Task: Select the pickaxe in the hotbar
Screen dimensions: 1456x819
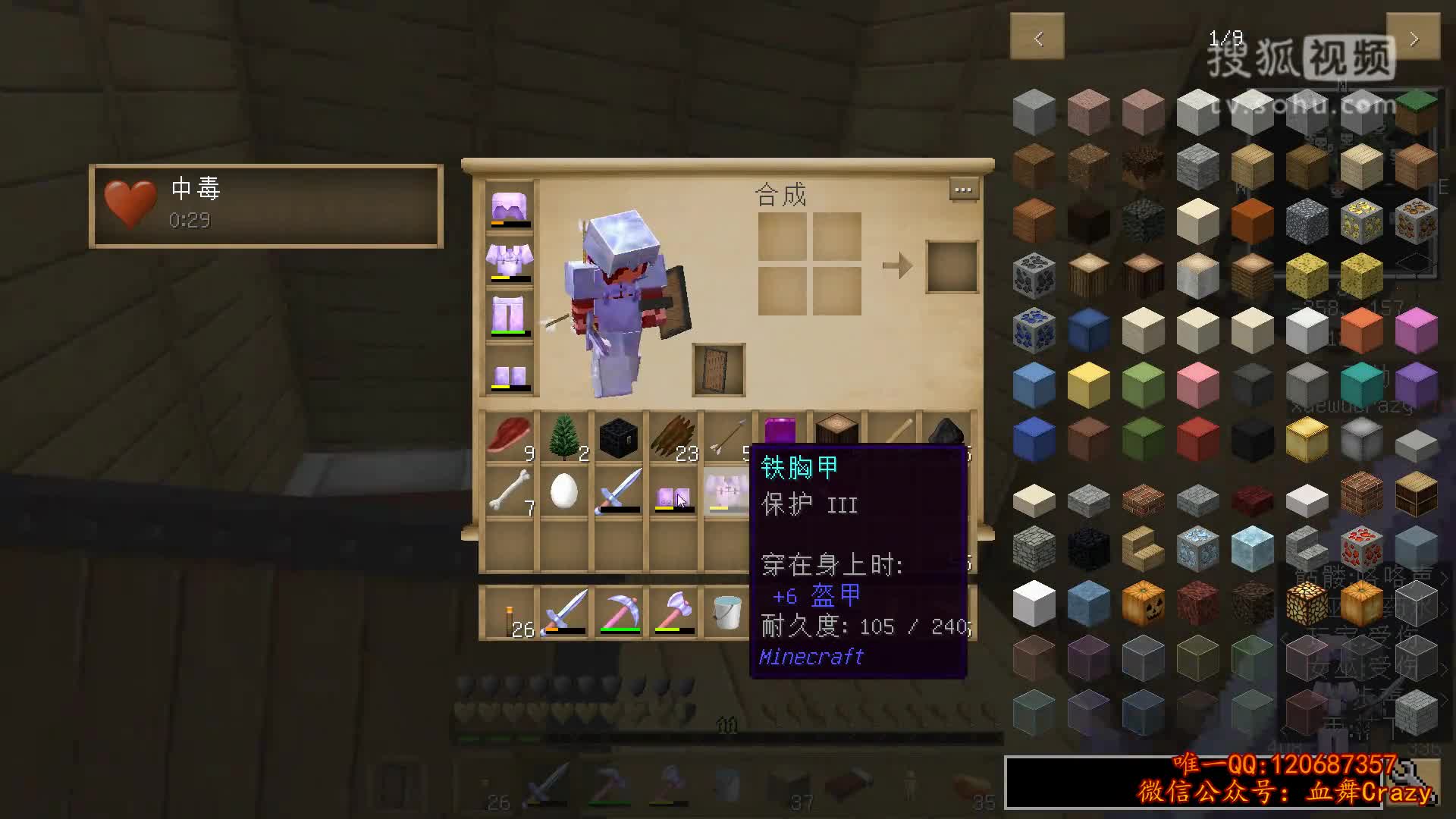Action: click(619, 611)
